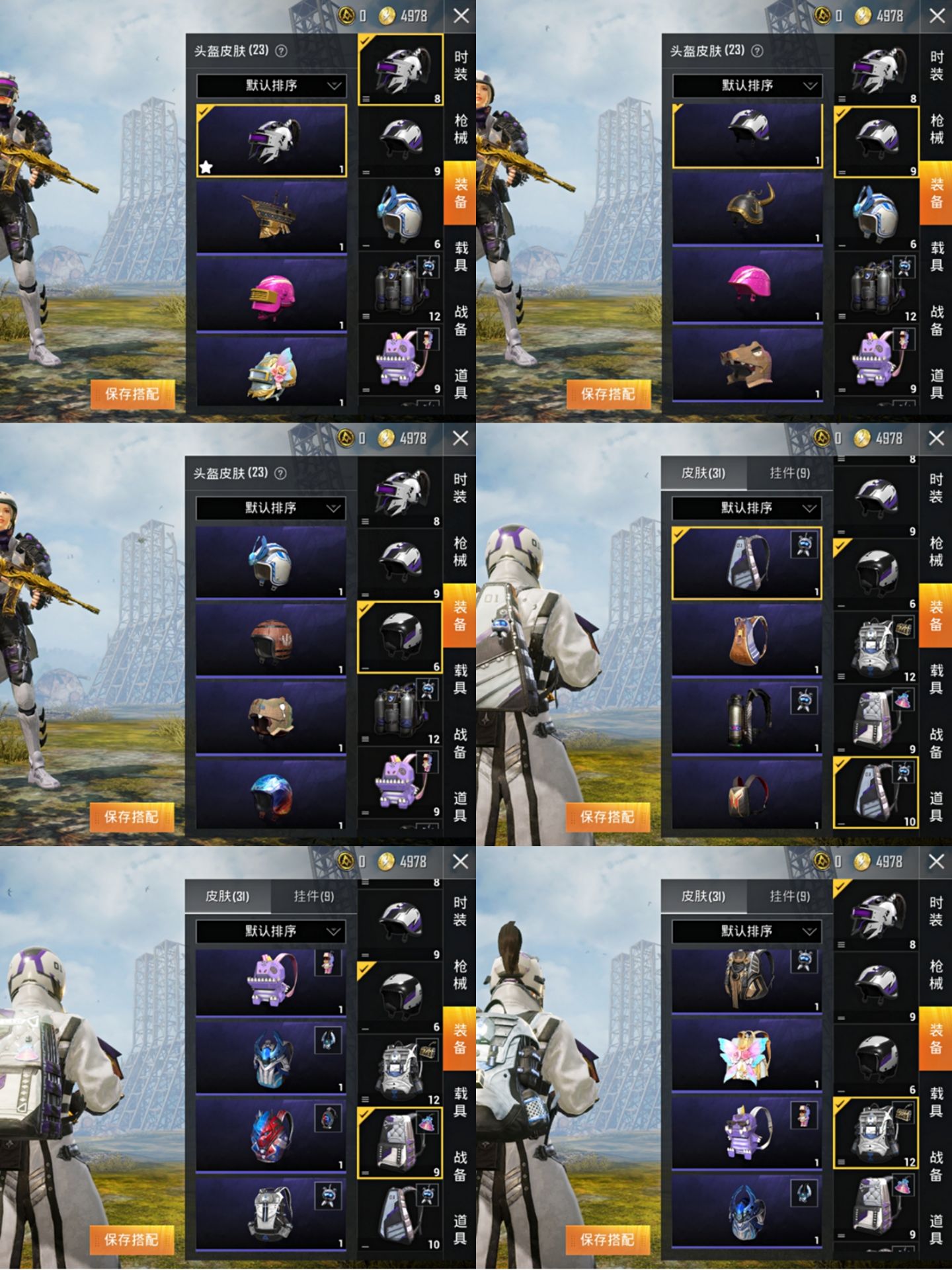Screen dimensions: 952x1270
Task: Select the black canister backpack skin
Action: (x=747, y=716)
